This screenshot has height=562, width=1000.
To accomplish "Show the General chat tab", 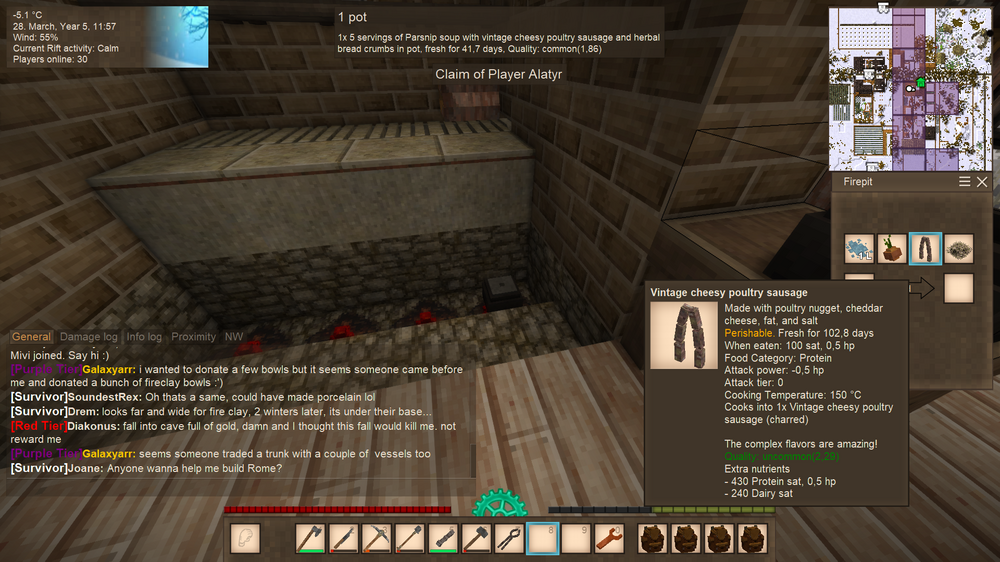I will (31, 337).
